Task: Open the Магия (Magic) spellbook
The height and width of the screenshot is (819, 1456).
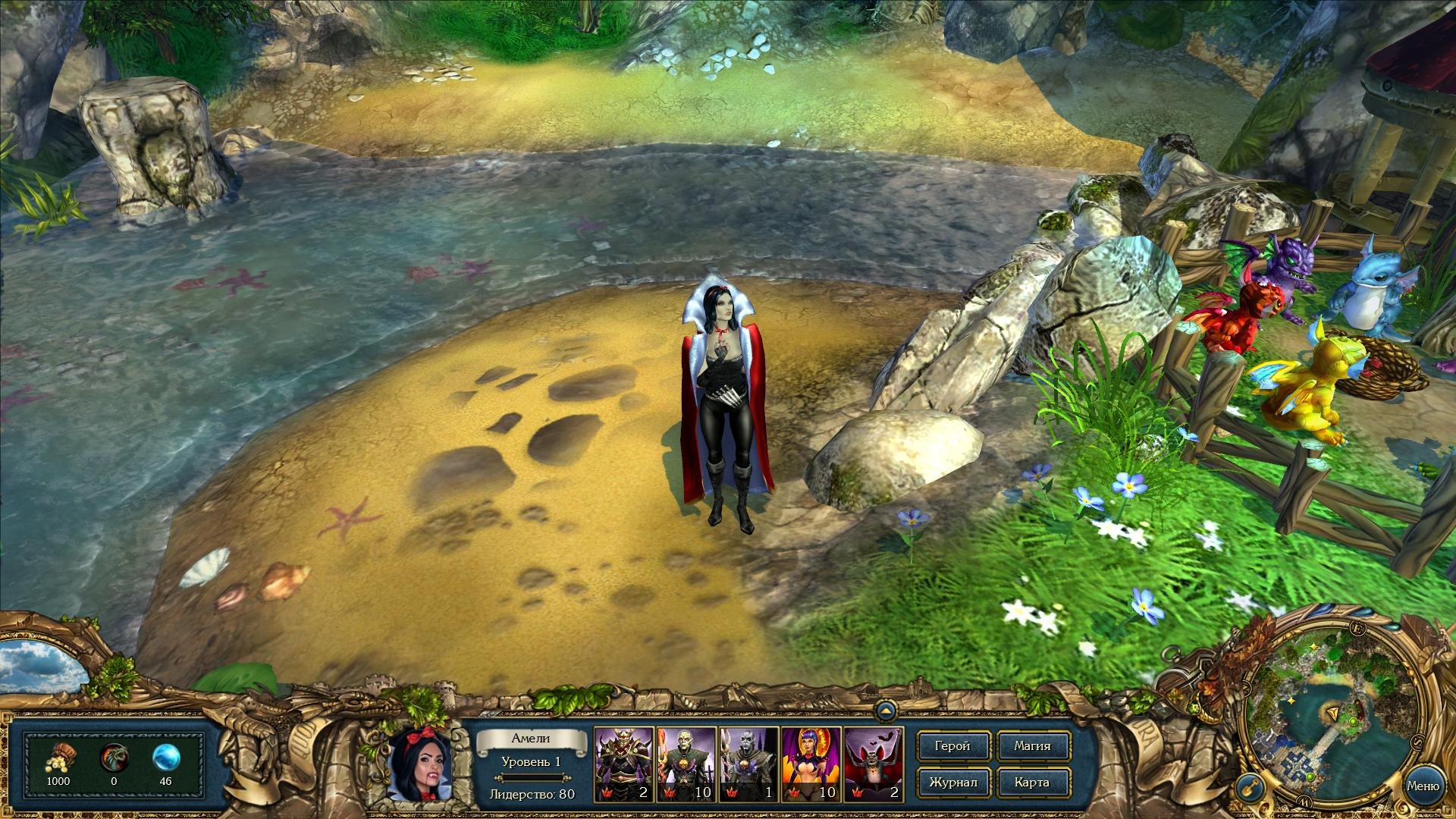Action: point(1032,746)
